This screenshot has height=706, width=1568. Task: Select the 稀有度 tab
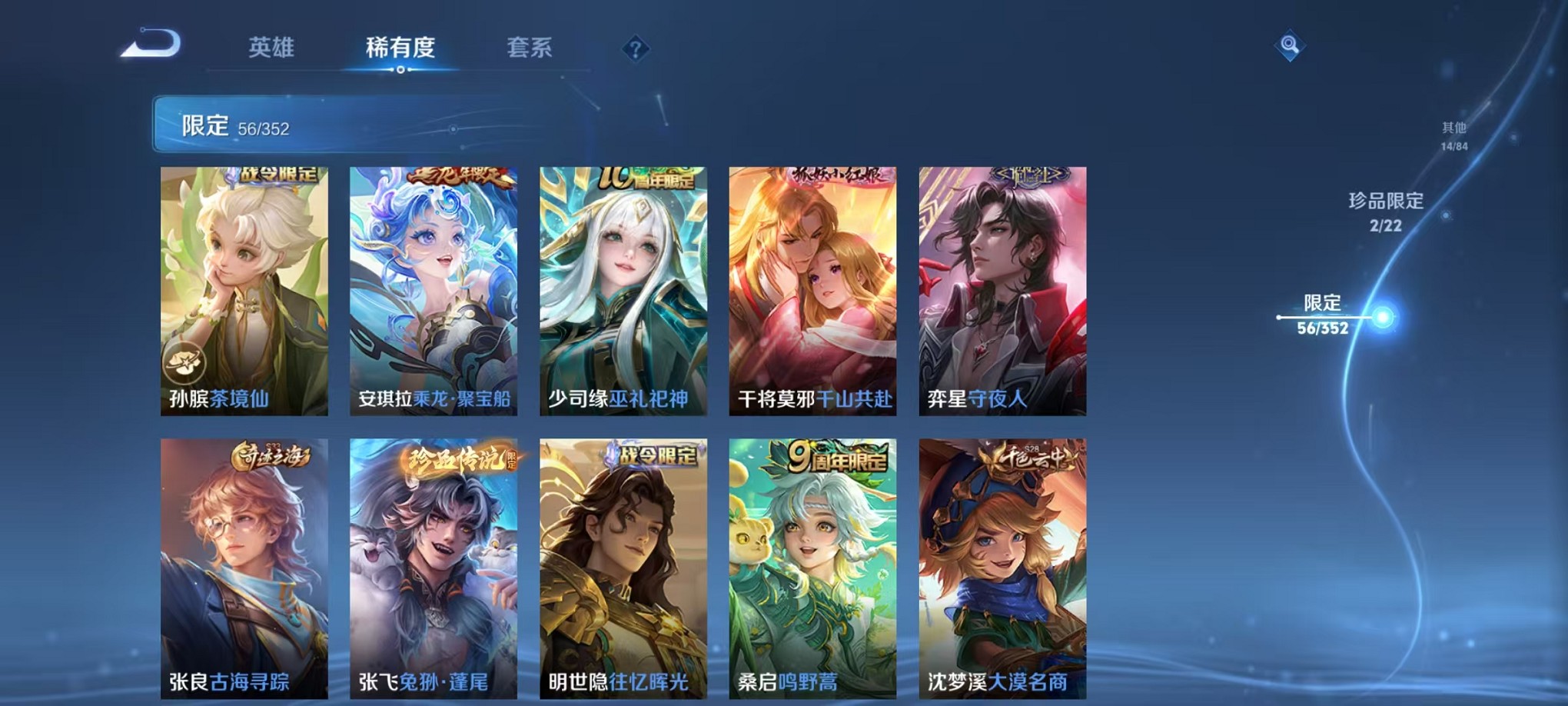tap(400, 48)
